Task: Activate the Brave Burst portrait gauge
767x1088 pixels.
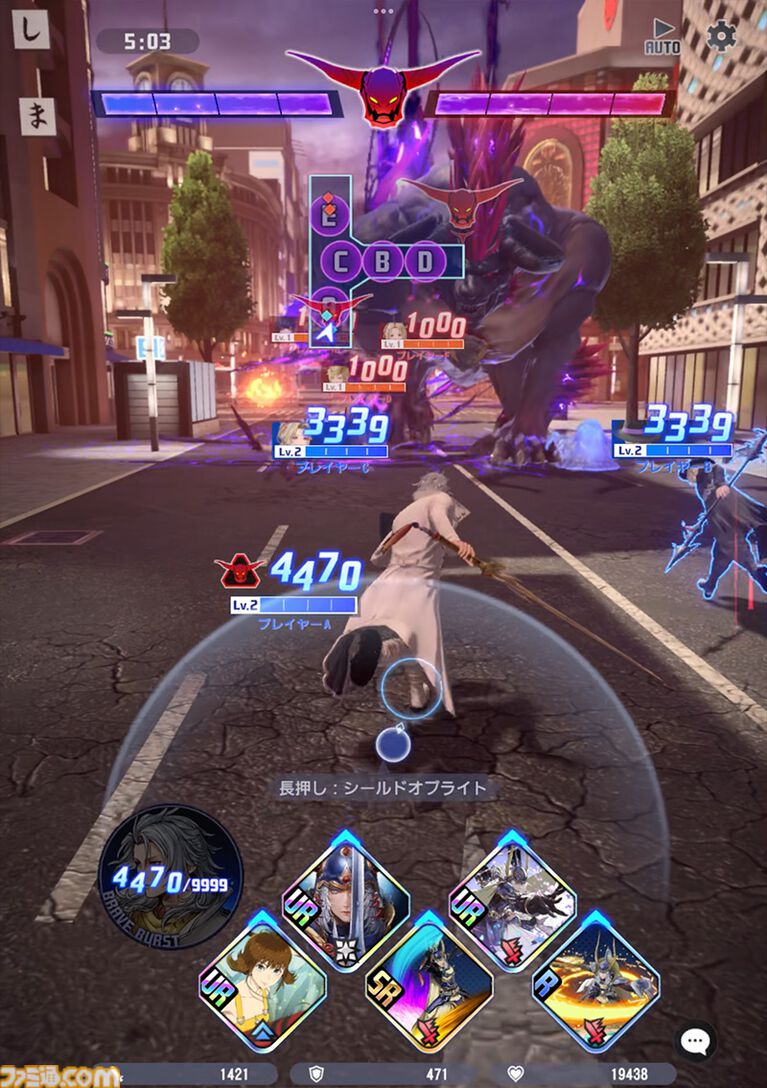Action: click(x=170, y=876)
